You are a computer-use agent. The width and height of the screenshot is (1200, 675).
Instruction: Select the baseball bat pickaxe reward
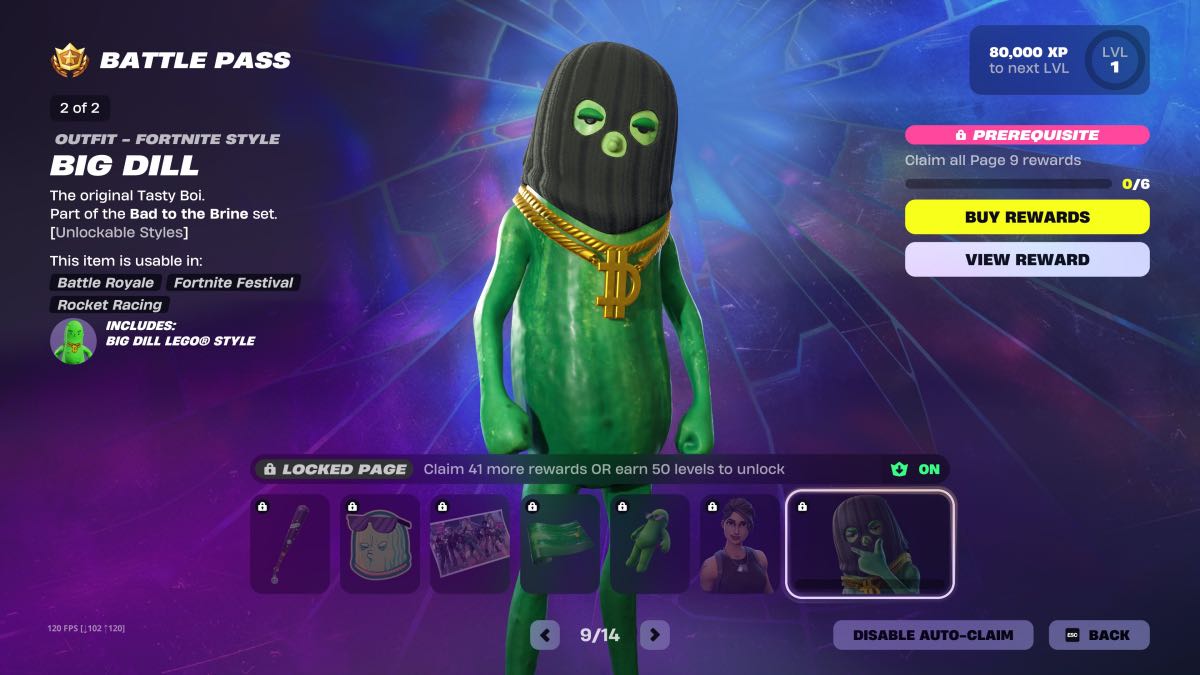tap(289, 543)
